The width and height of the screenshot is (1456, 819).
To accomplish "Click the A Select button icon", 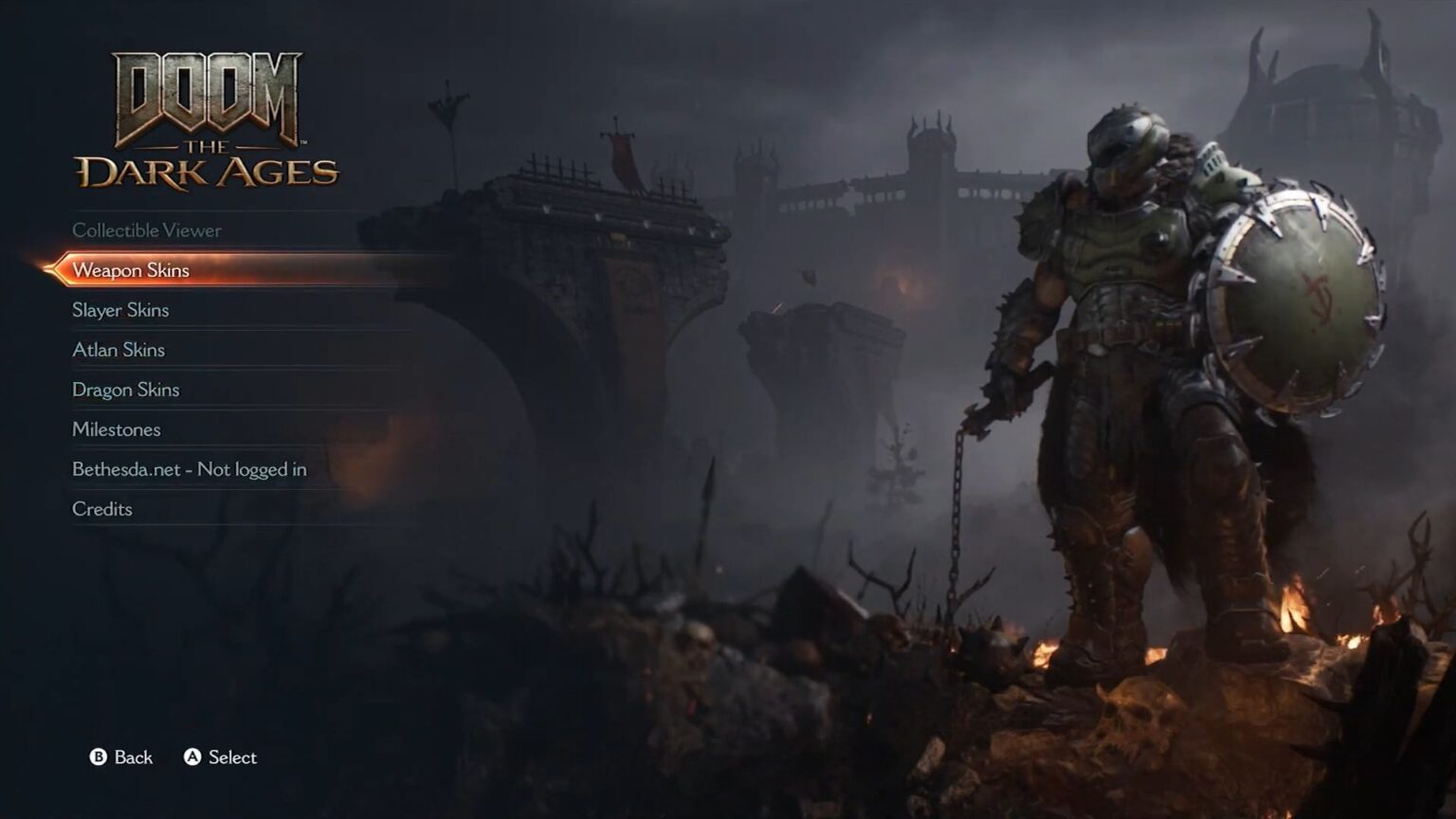I will click(x=193, y=757).
